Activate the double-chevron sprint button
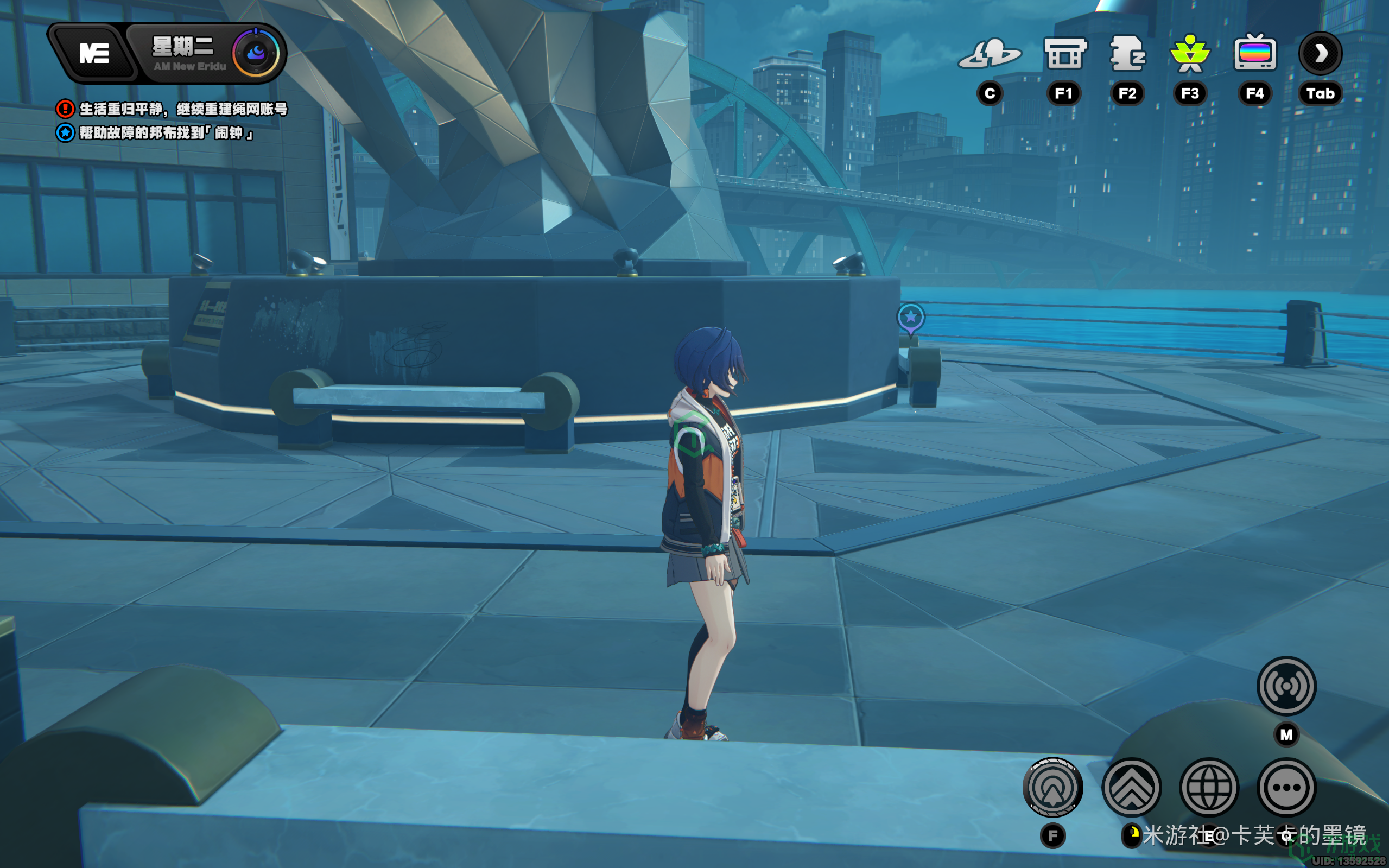The width and height of the screenshot is (1389, 868). [1131, 787]
